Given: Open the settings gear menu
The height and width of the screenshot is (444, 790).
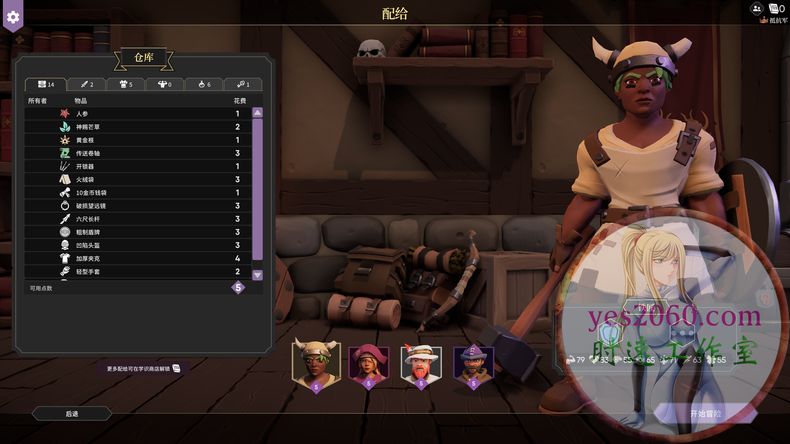Looking at the screenshot, I should click(12, 18).
